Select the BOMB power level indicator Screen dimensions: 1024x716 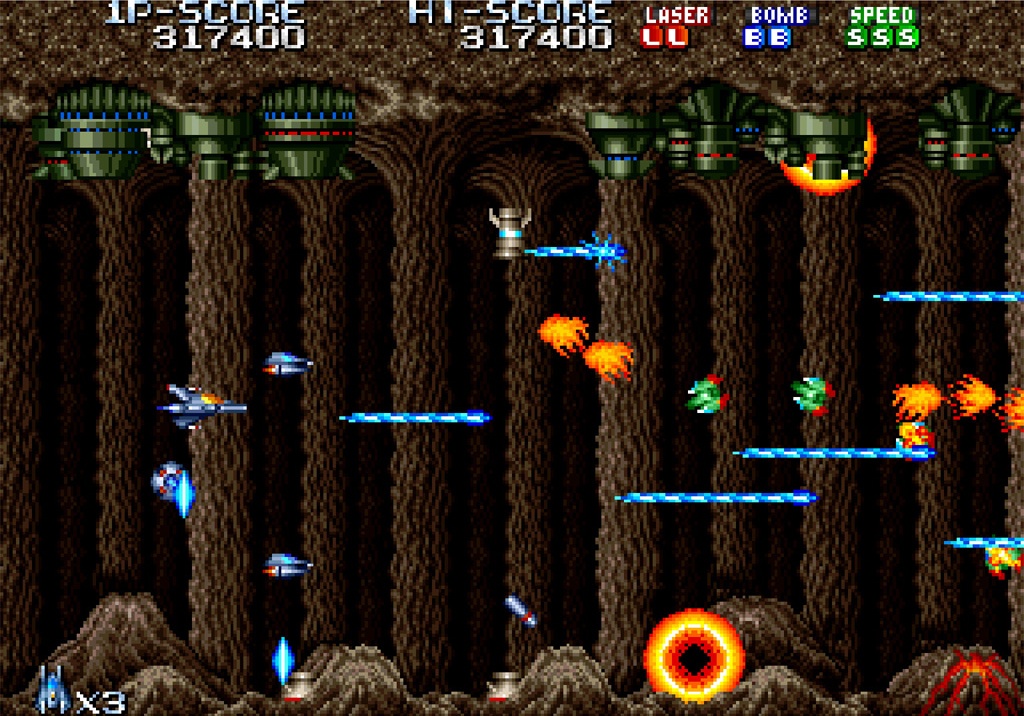(x=768, y=38)
